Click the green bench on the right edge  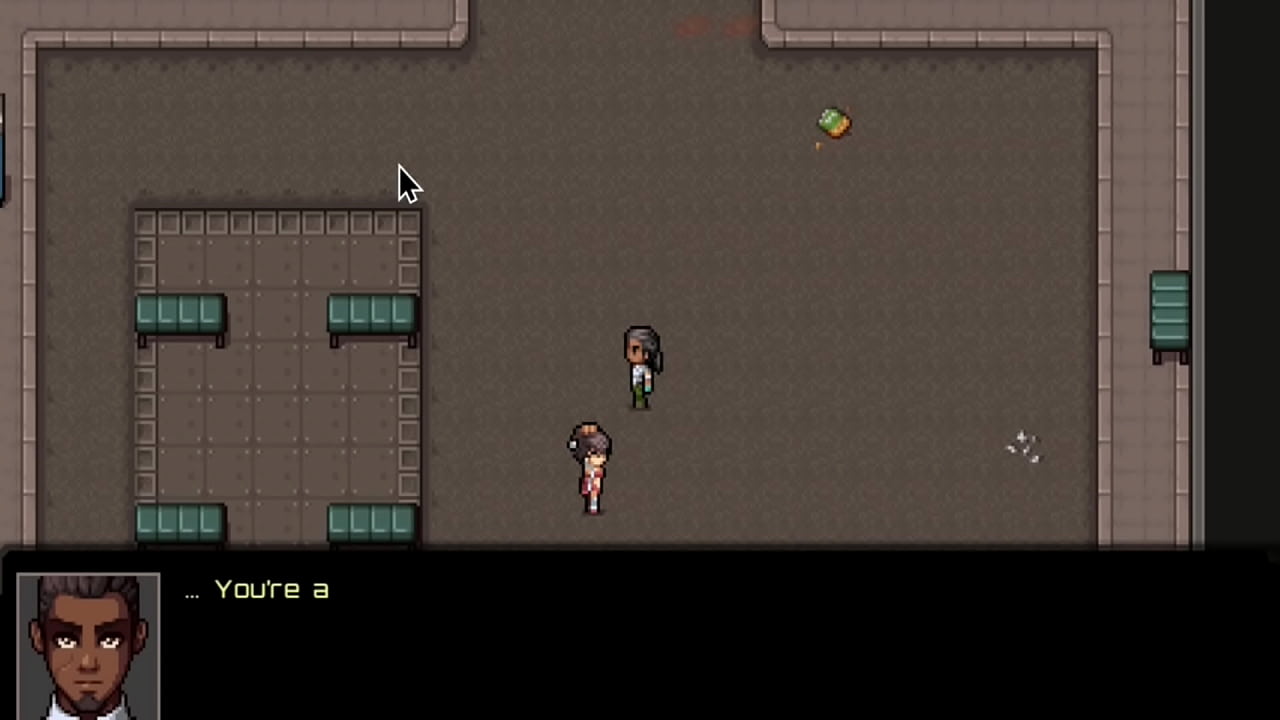1170,310
